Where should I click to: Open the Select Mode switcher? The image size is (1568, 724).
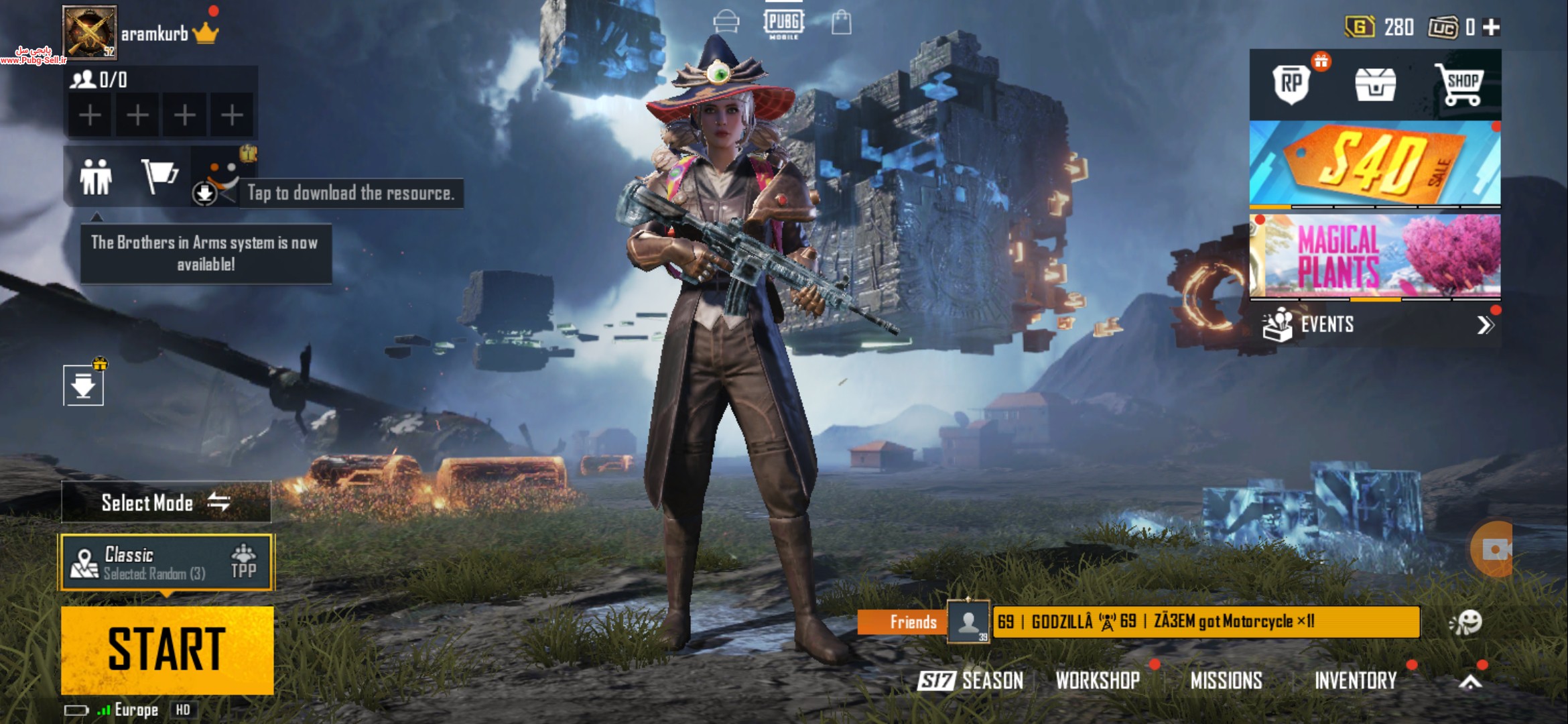click(166, 502)
